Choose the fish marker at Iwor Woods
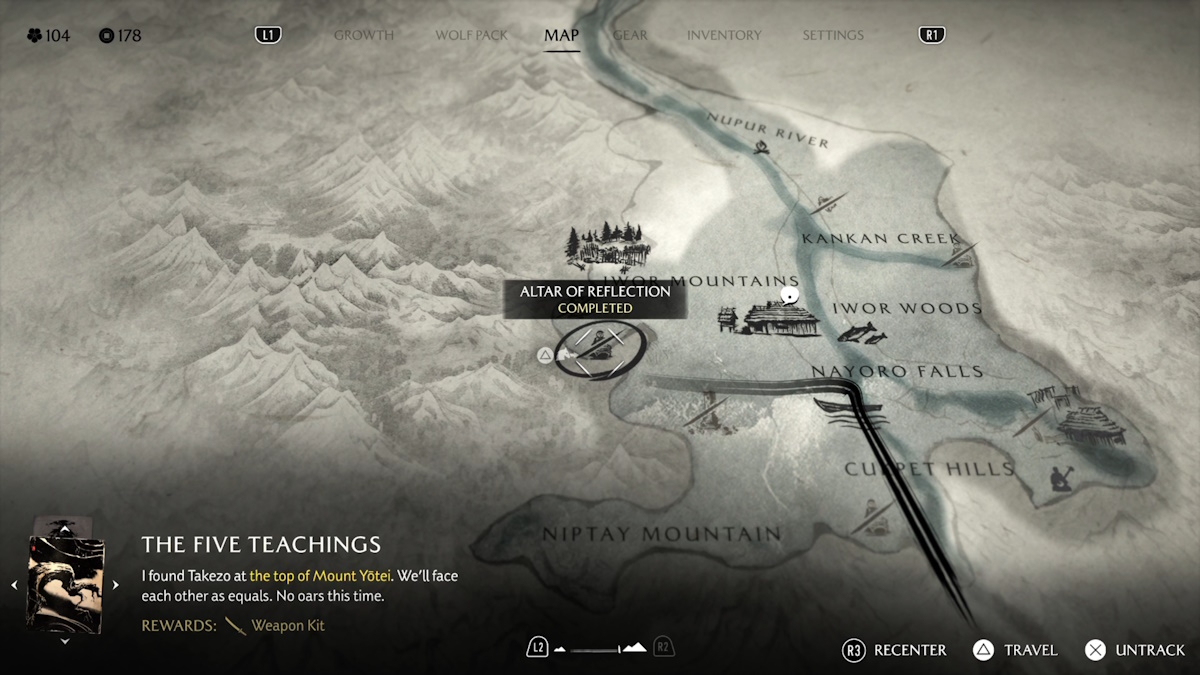Viewport: 1200px width, 675px height. (x=862, y=333)
